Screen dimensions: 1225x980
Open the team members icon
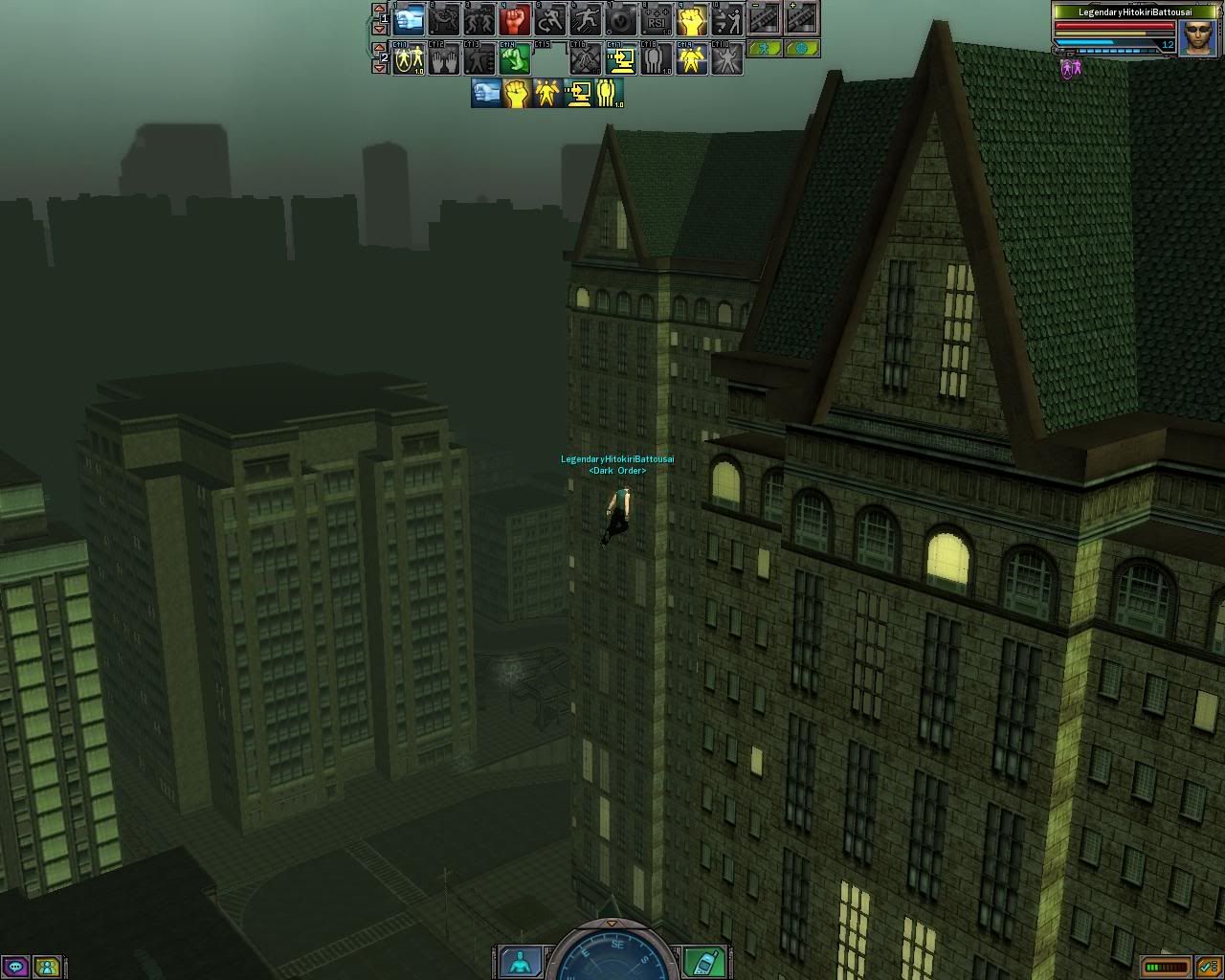46,967
